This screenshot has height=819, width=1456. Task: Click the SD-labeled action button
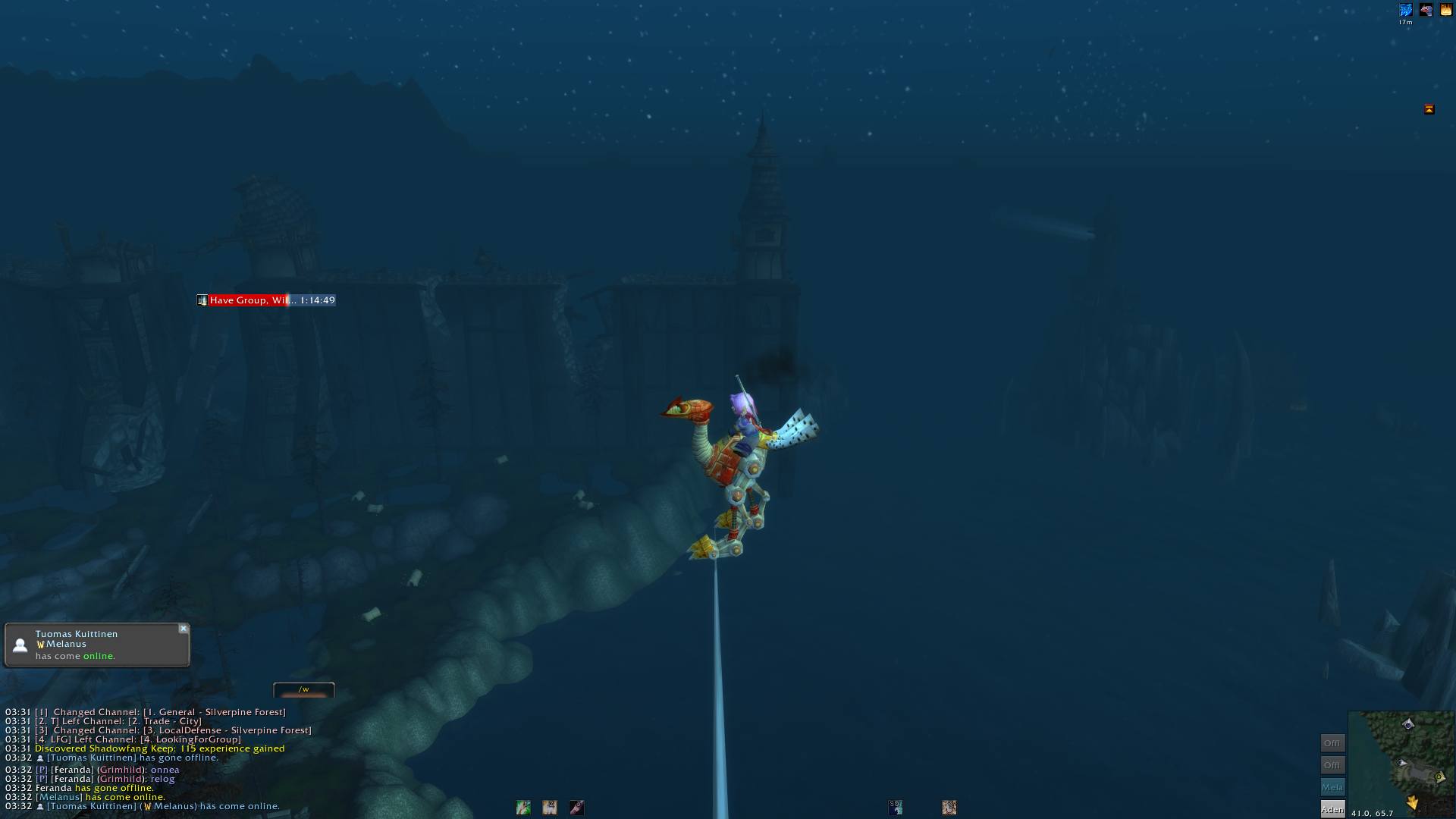click(x=896, y=808)
